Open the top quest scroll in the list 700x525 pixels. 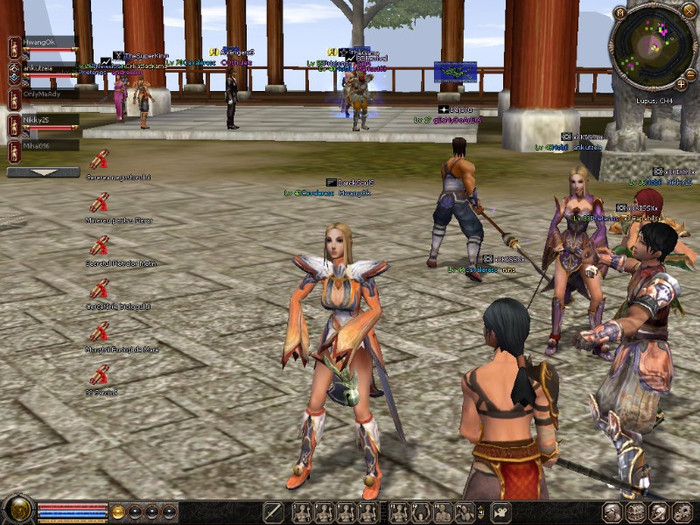[99, 159]
